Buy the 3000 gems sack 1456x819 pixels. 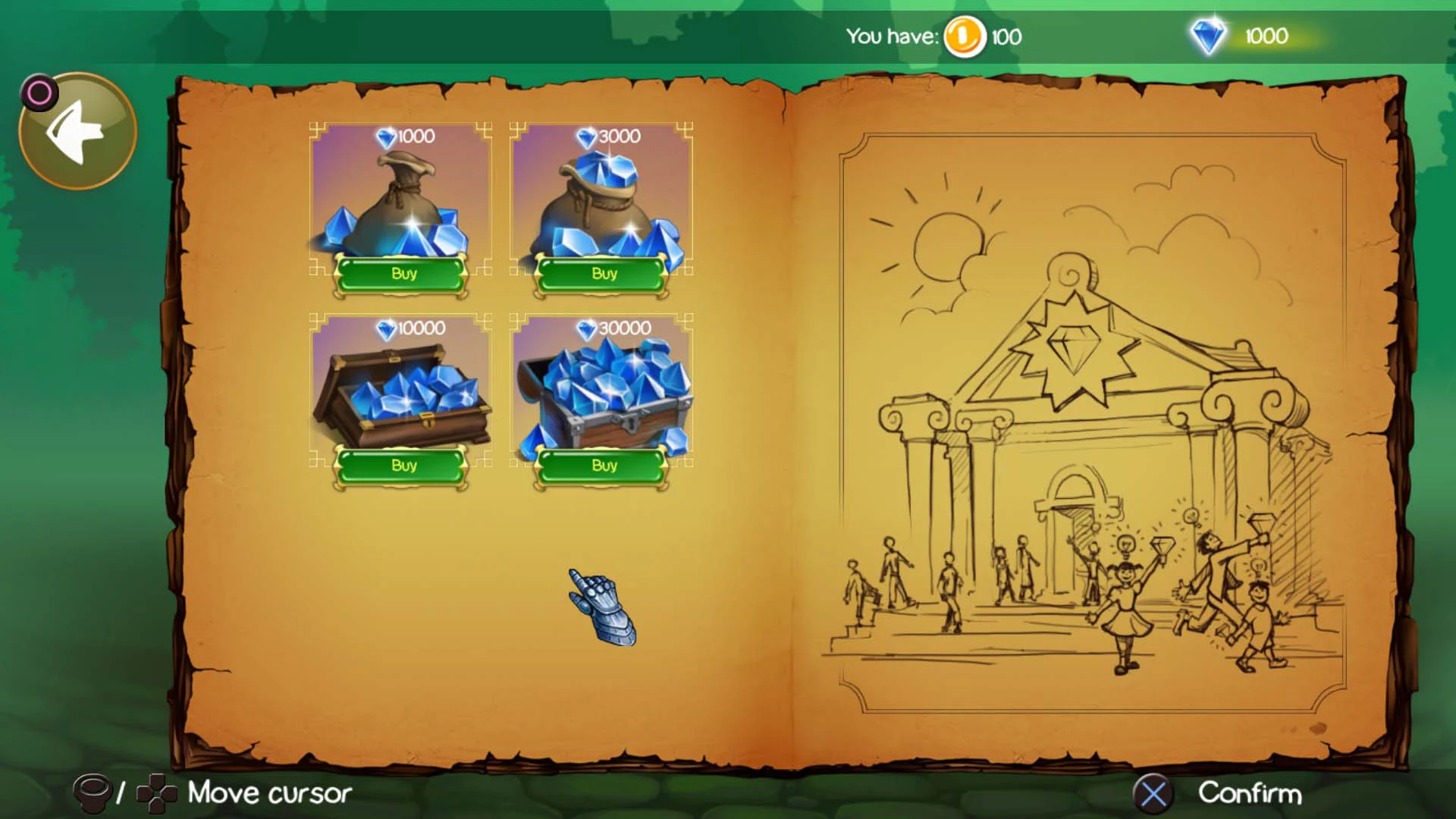point(601,275)
